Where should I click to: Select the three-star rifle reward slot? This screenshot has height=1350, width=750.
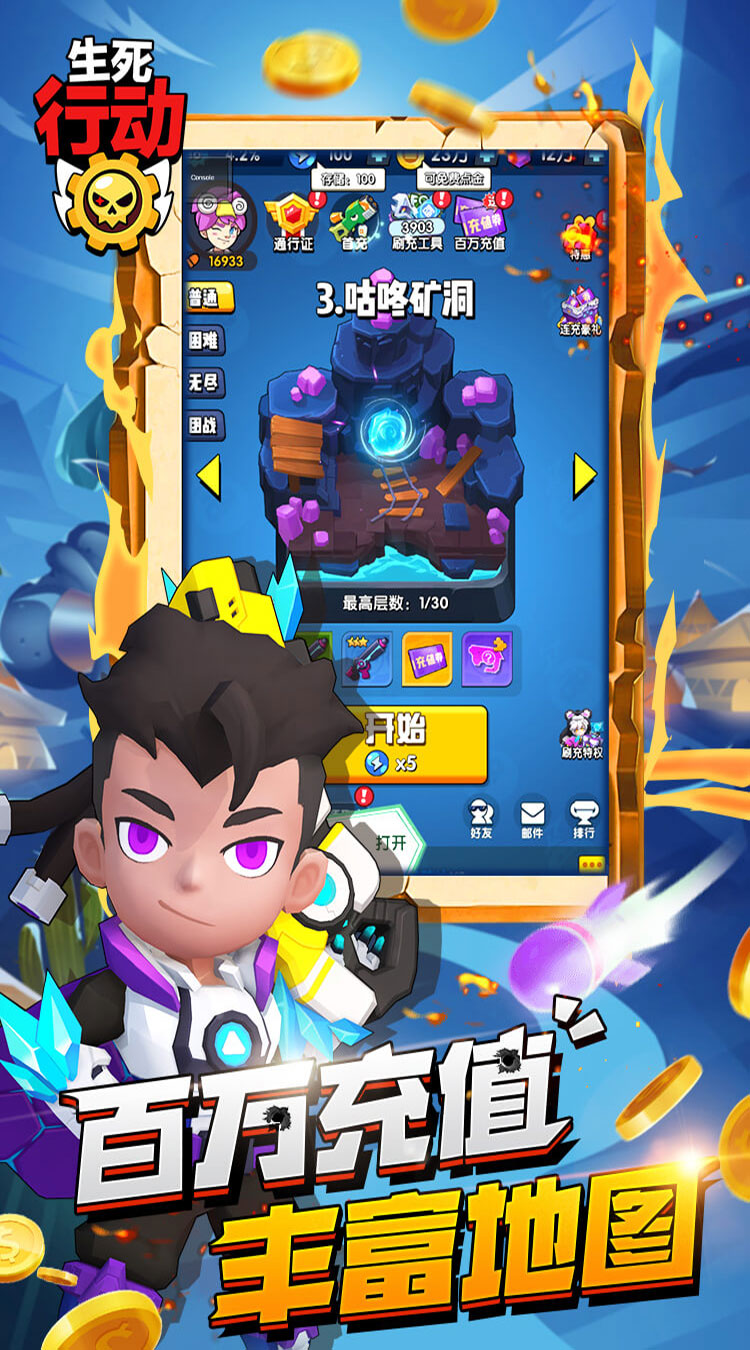pyautogui.click(x=366, y=659)
